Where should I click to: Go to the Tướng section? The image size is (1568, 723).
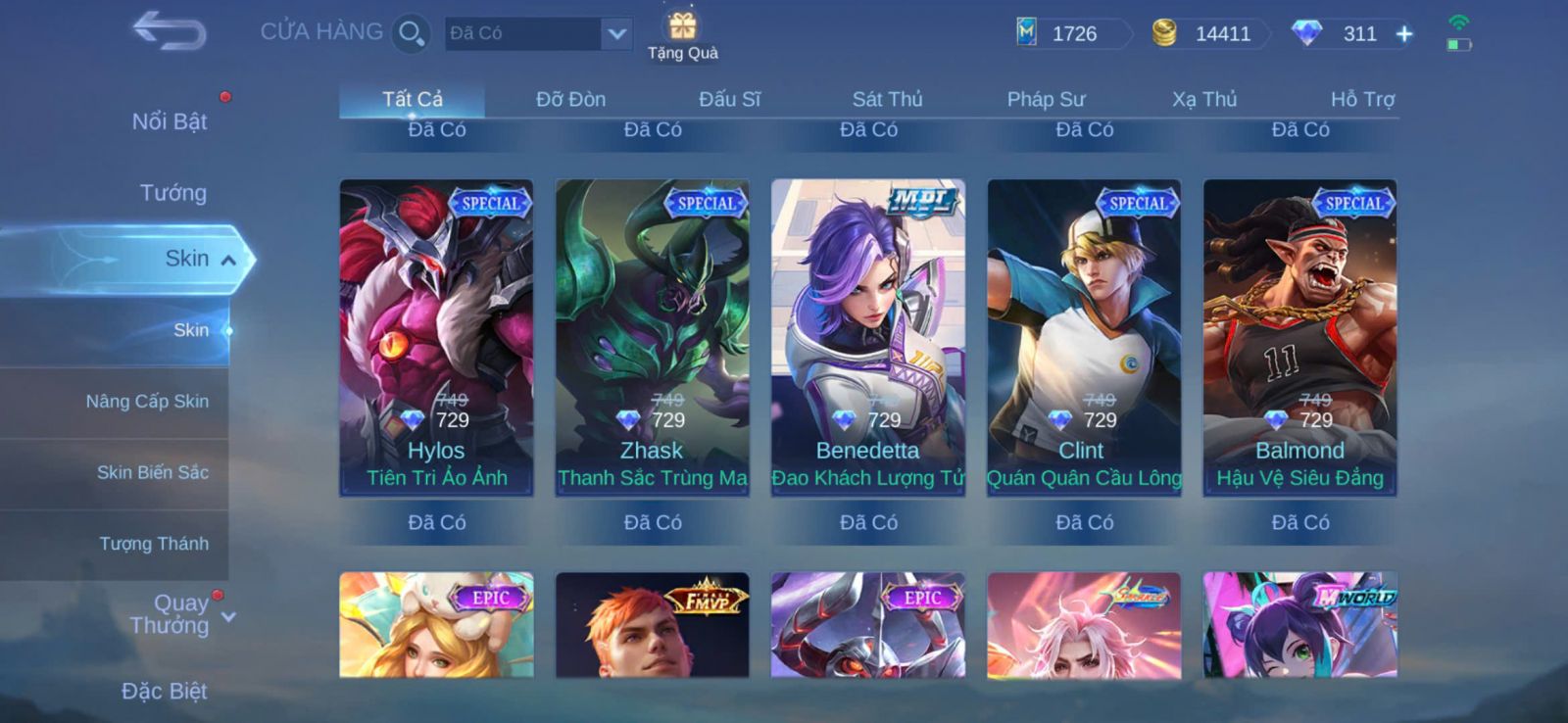[172, 193]
